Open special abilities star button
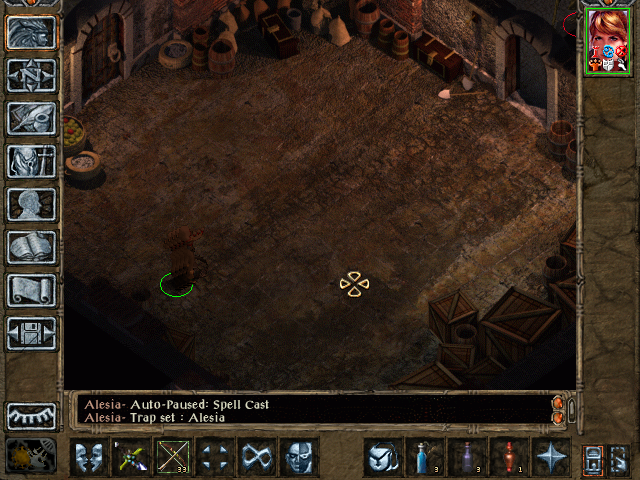Viewport: 640px width, 480px height. point(551,457)
